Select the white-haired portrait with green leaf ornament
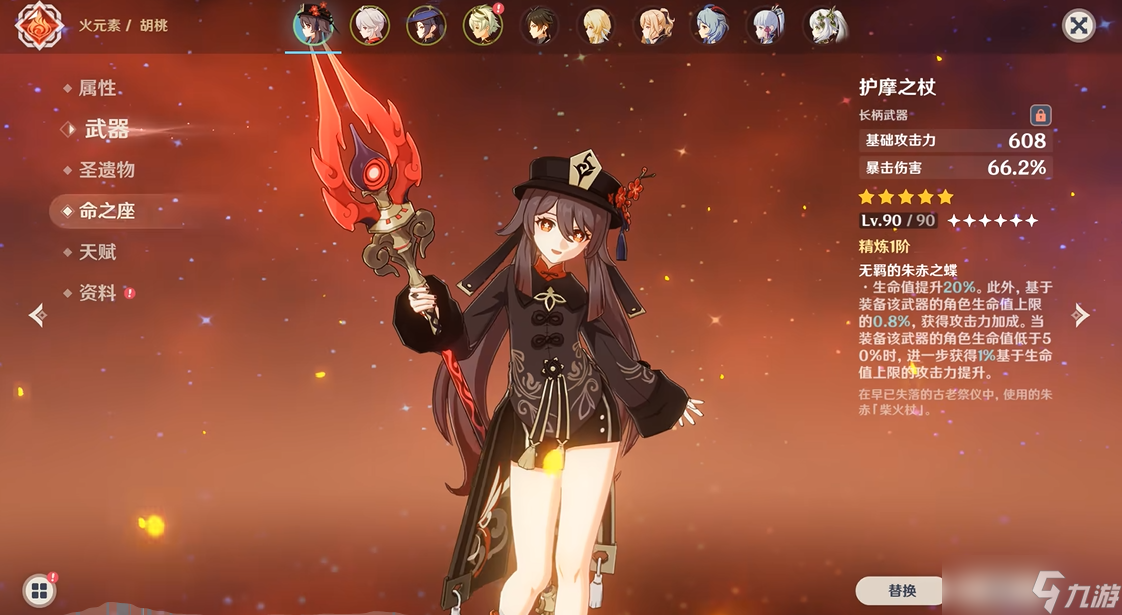 pyautogui.click(x=827, y=26)
